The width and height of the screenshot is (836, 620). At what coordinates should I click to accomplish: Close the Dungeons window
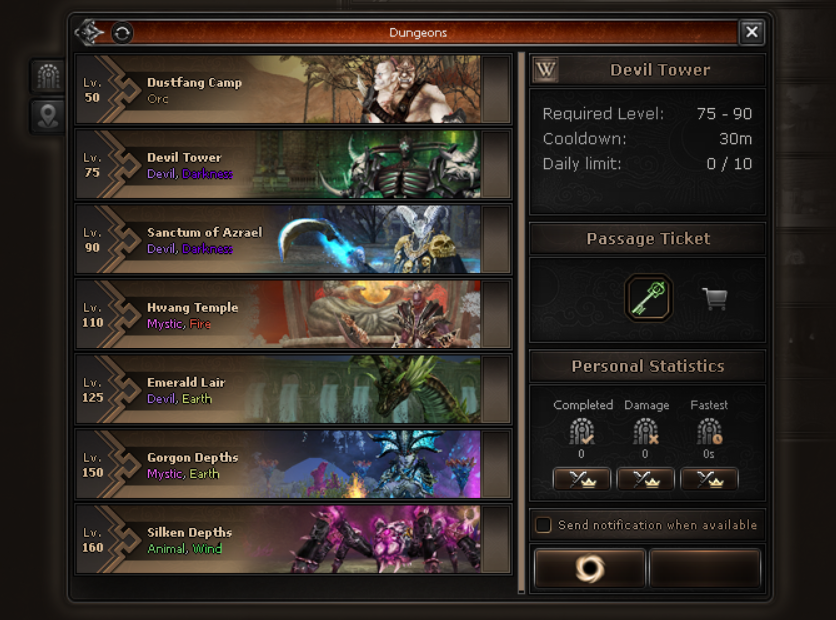(752, 33)
